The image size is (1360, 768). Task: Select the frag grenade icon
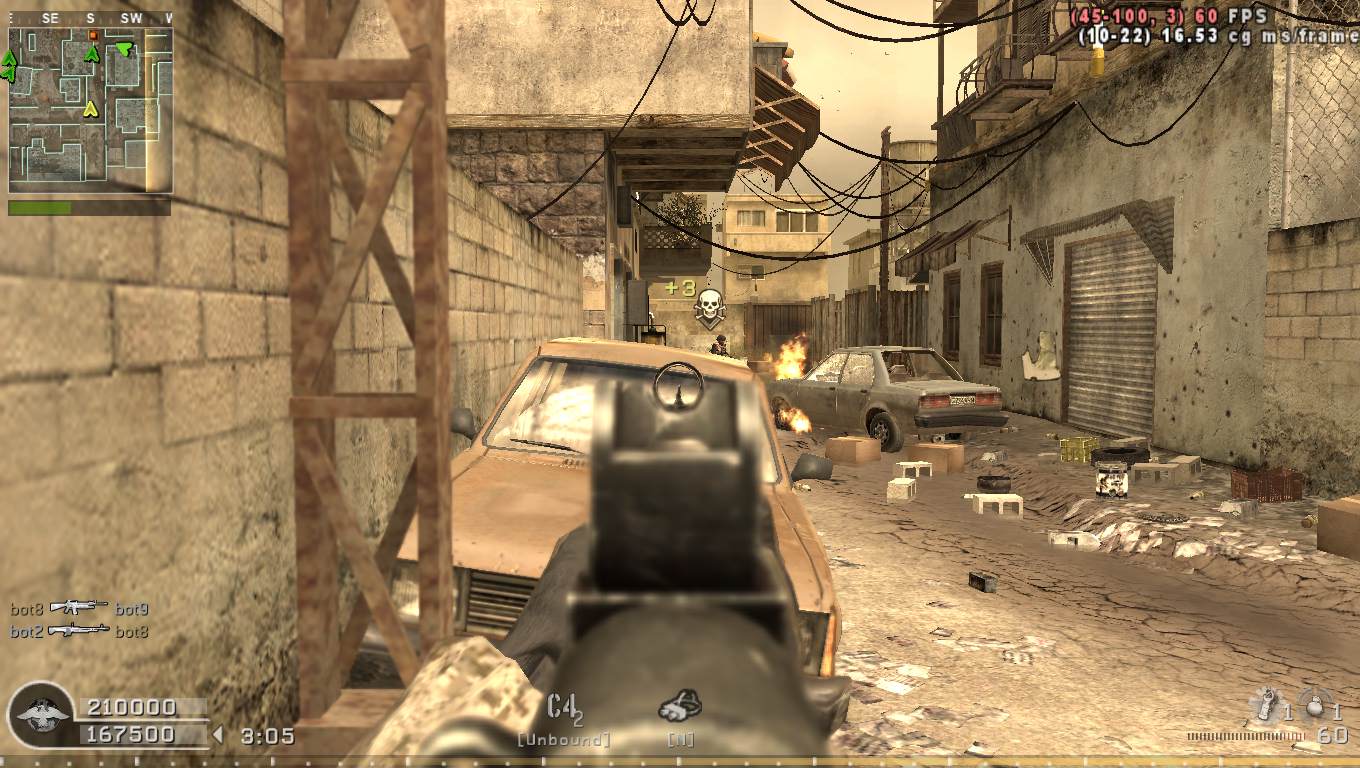tap(1317, 703)
